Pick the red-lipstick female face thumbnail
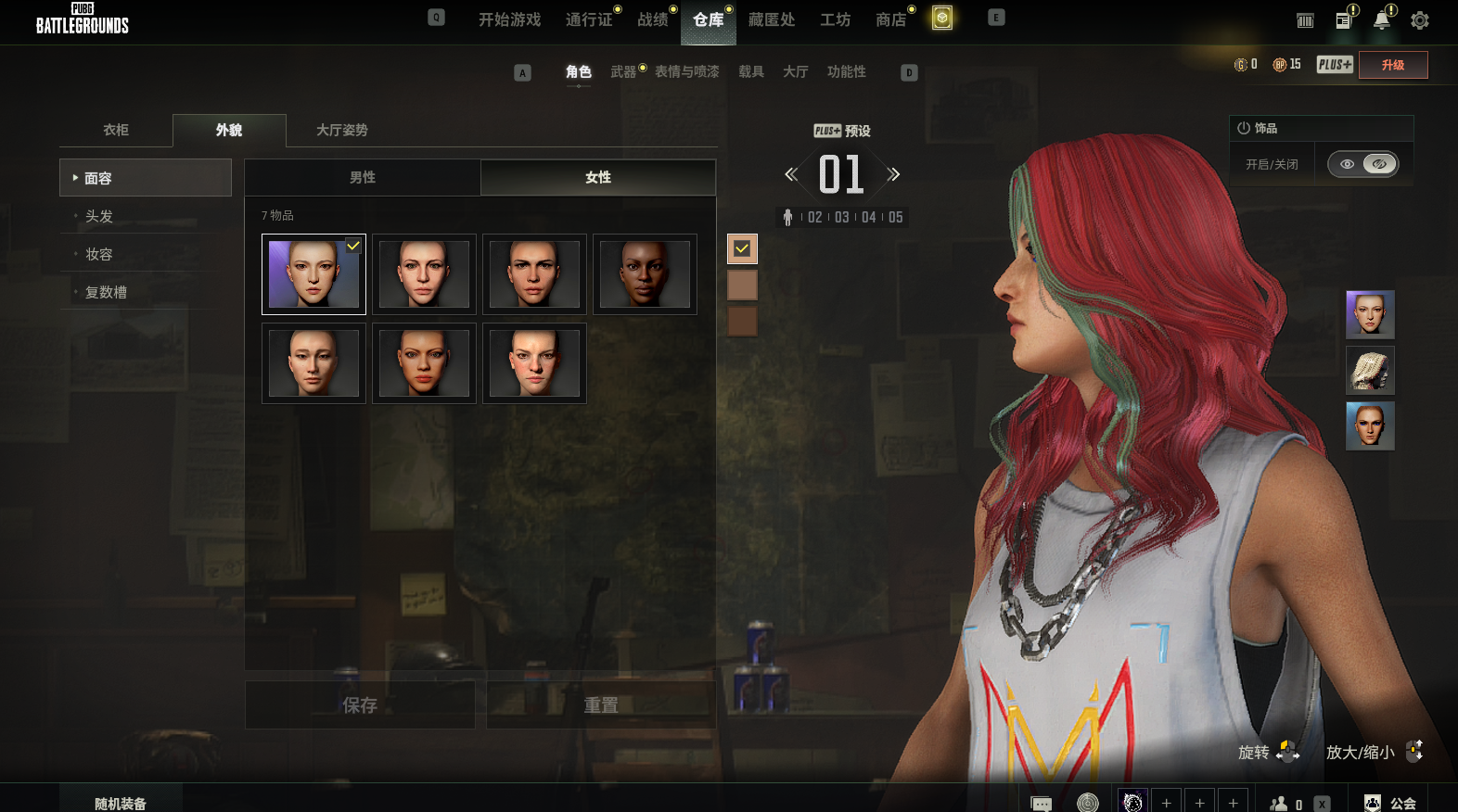This screenshot has height=812, width=1458. [x=424, y=363]
